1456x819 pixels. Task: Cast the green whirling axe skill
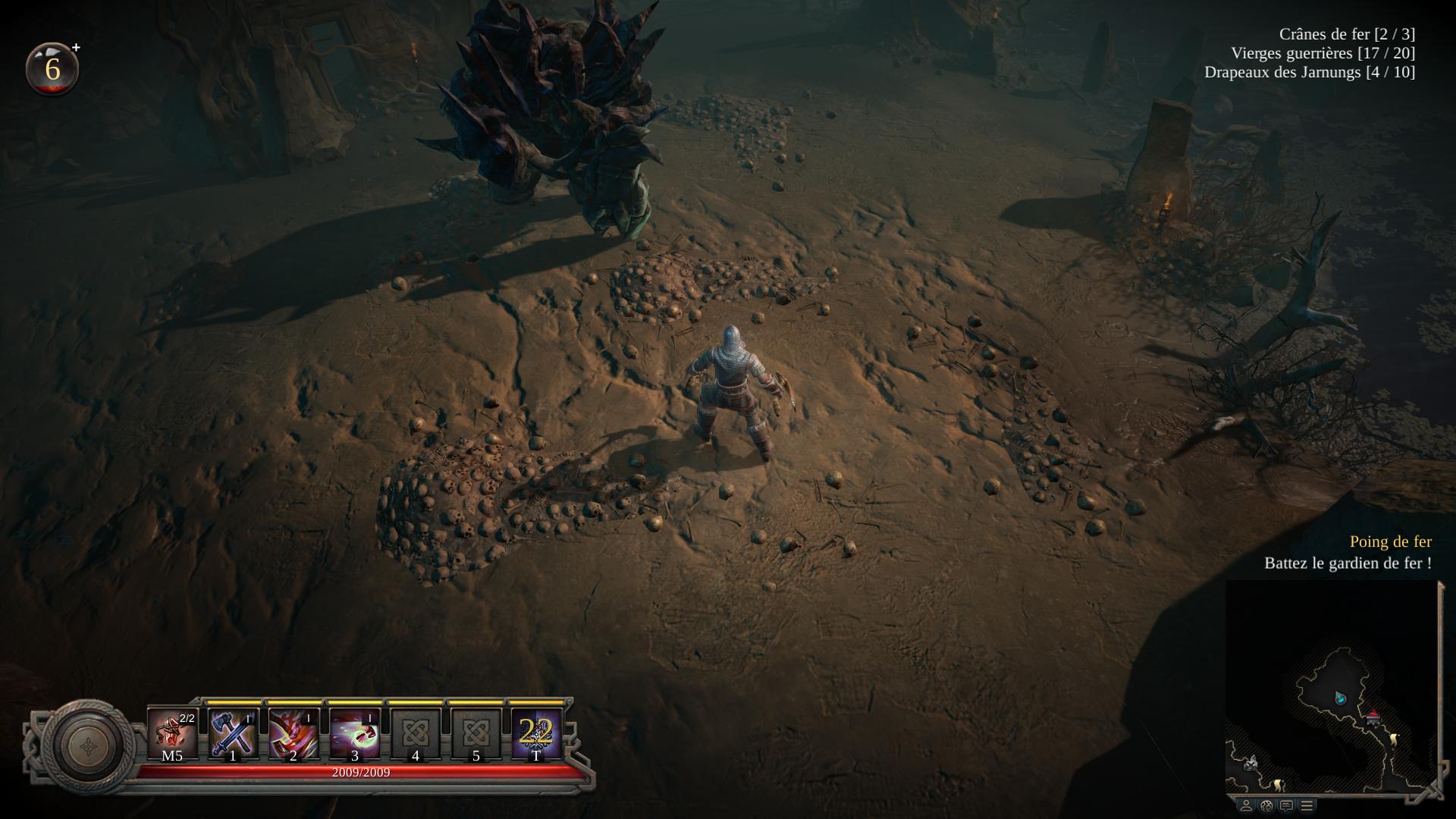click(x=354, y=733)
